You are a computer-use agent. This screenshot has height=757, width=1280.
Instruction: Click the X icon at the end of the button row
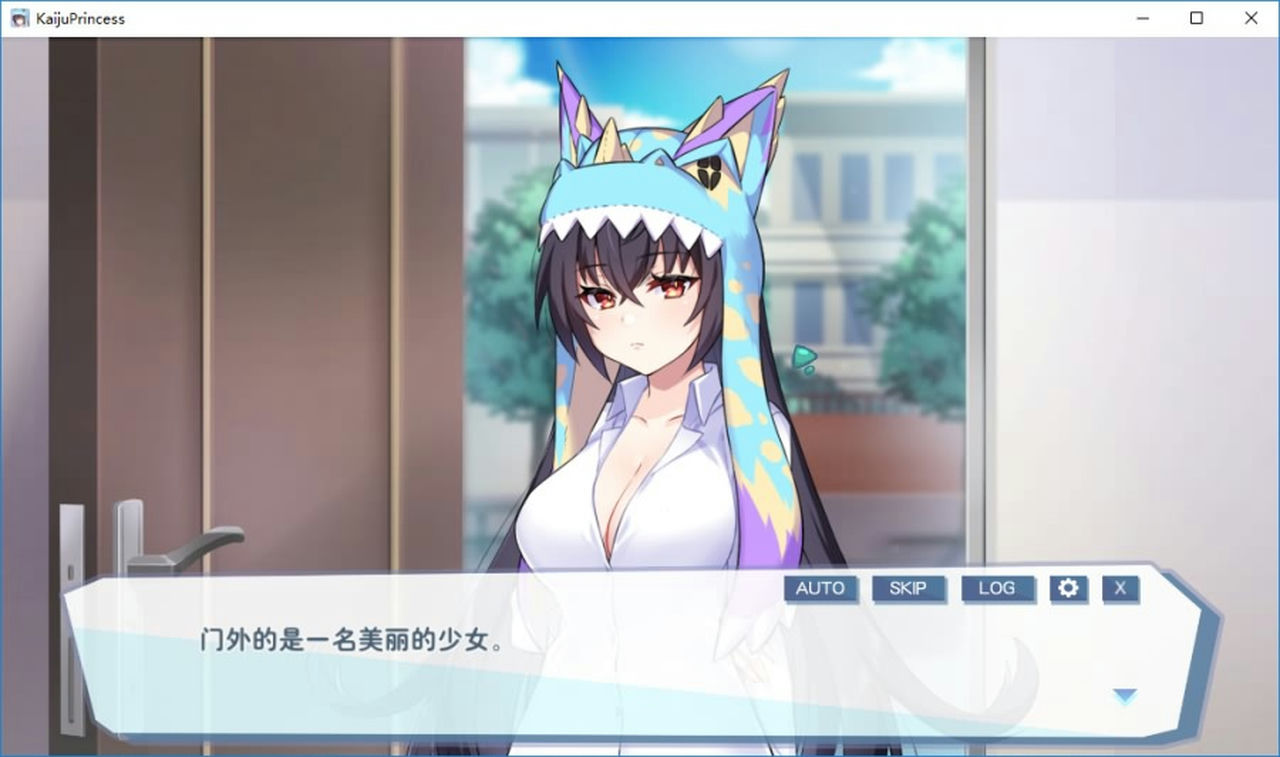1120,589
